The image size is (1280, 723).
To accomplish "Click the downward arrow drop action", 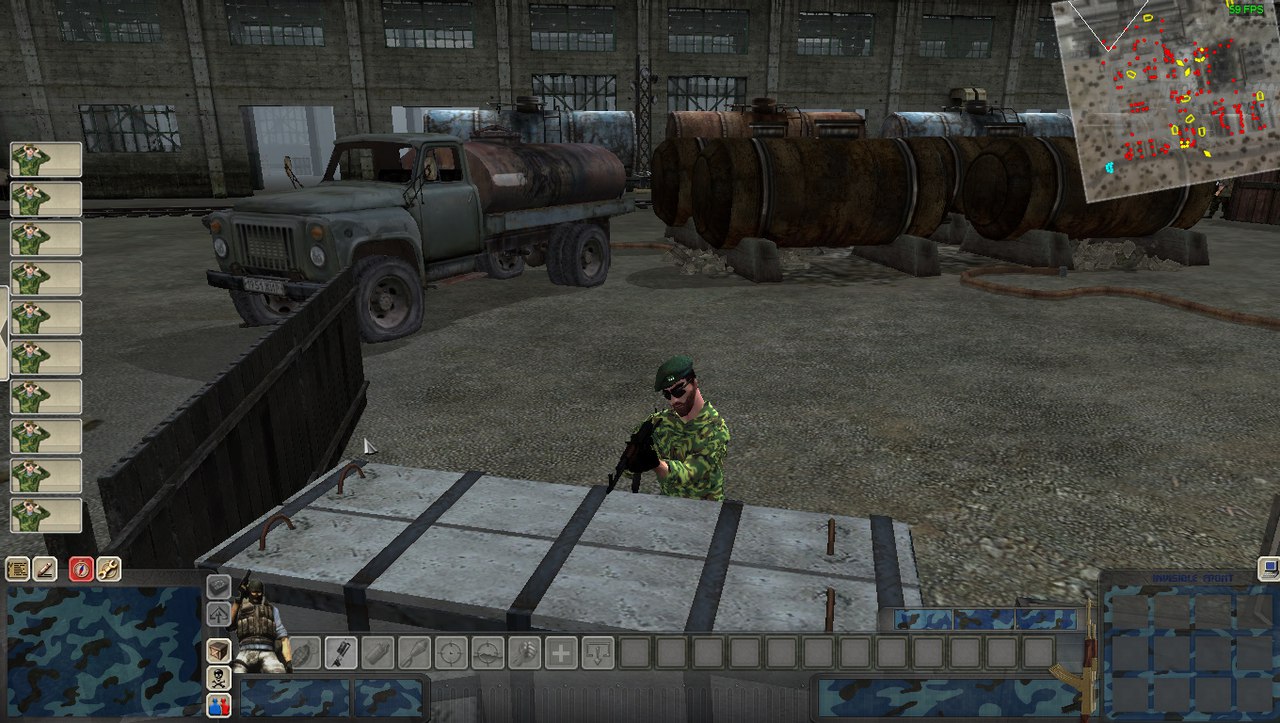I will click(x=597, y=653).
